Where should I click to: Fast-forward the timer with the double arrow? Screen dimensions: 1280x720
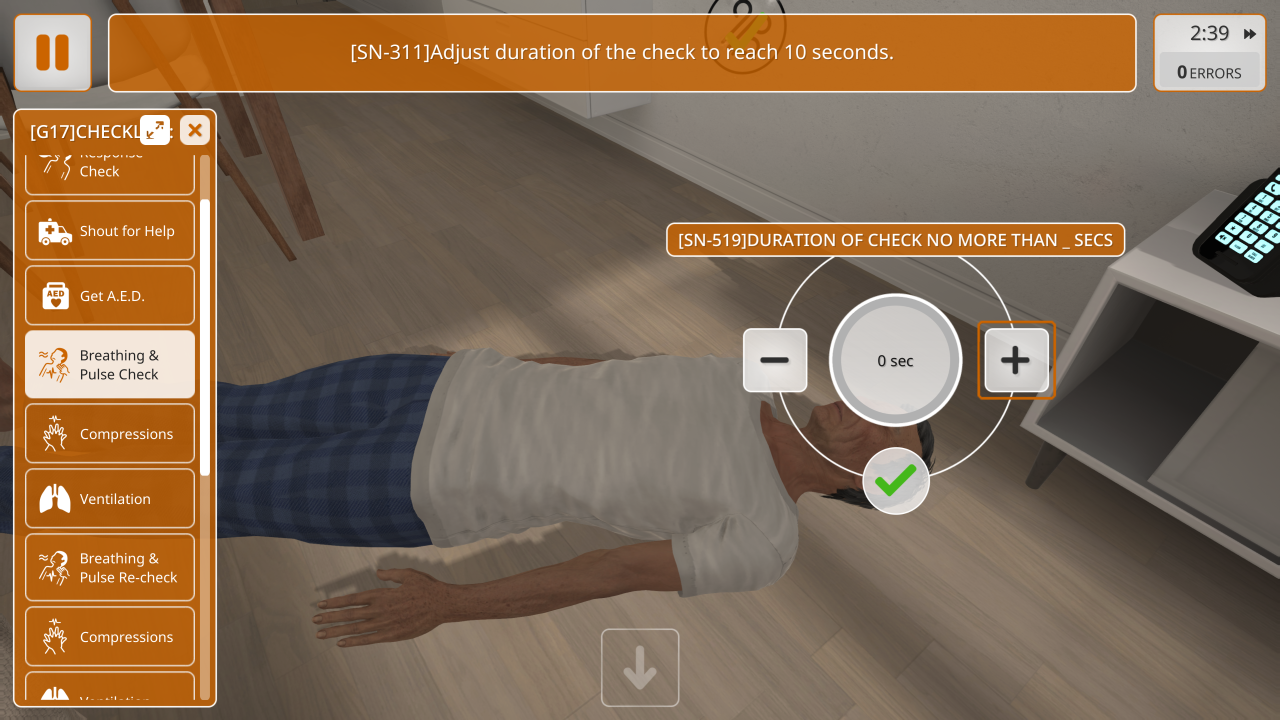coord(1250,34)
